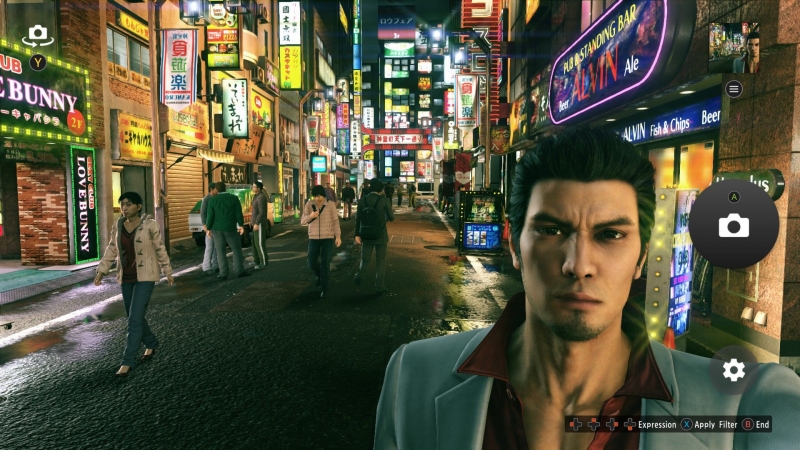
Task: Open the last photo thumbnail
Action: click(733, 47)
